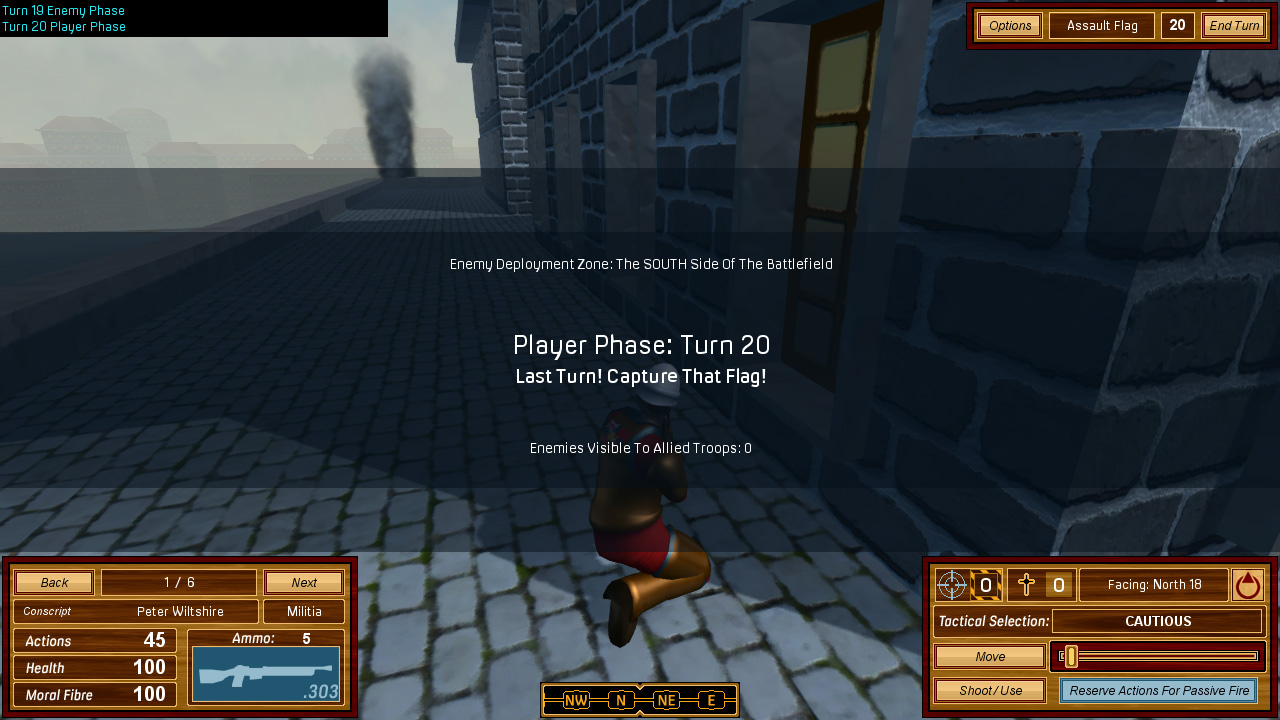Viewport: 1280px width, 720px height.
Task: Reserve Actions For Passive Fire
Action: pyautogui.click(x=1159, y=691)
